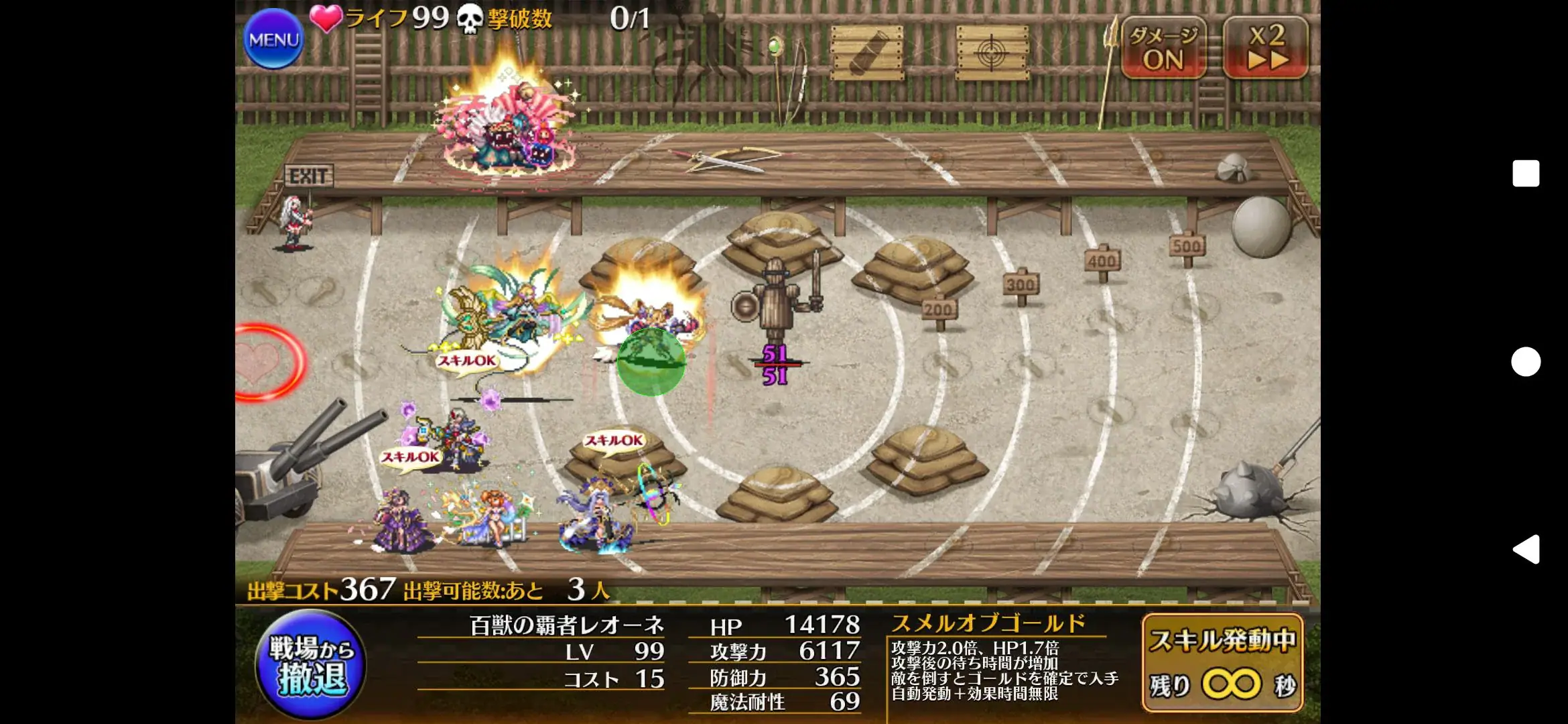Click the life heart icon next to ライフ
This screenshot has height=724, width=1568.
326,20
